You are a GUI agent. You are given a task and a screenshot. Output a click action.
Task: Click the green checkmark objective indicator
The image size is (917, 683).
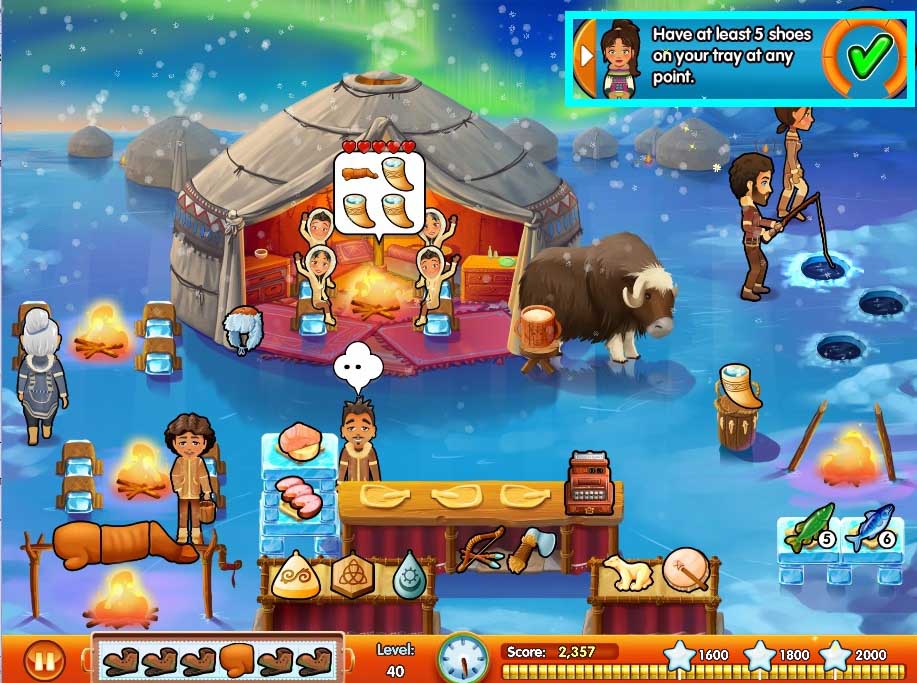click(864, 58)
